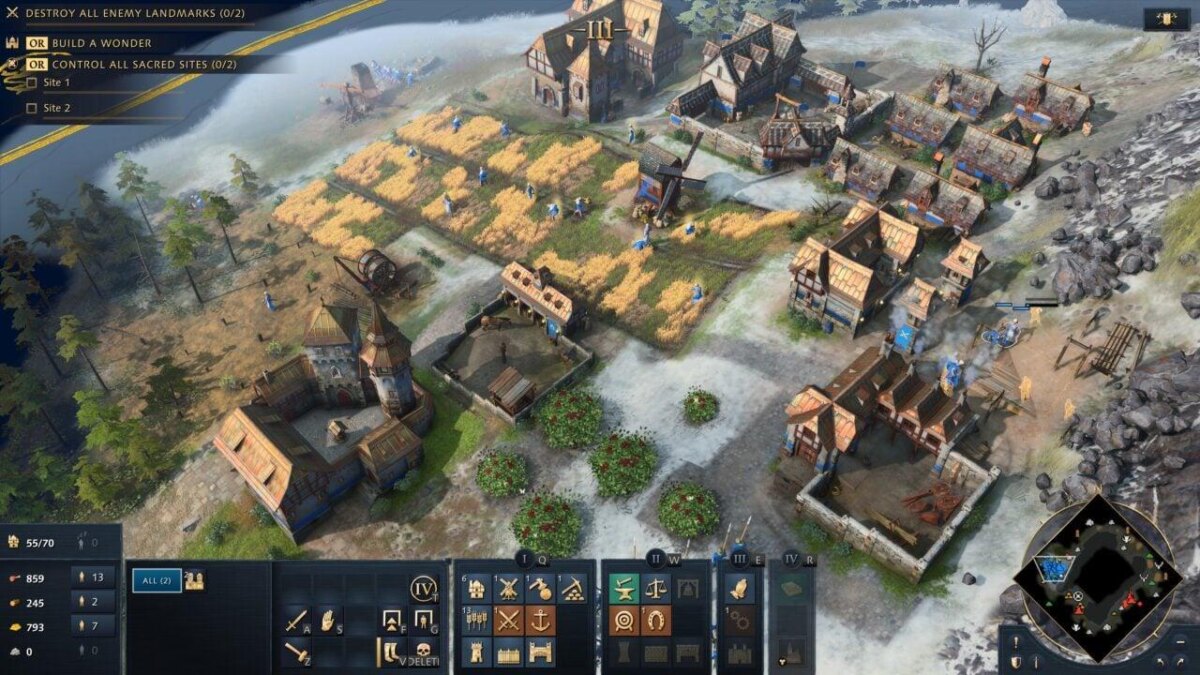This screenshot has width=1200, height=675.
Task: Select the windmill mill building icon
Action: tap(508, 589)
